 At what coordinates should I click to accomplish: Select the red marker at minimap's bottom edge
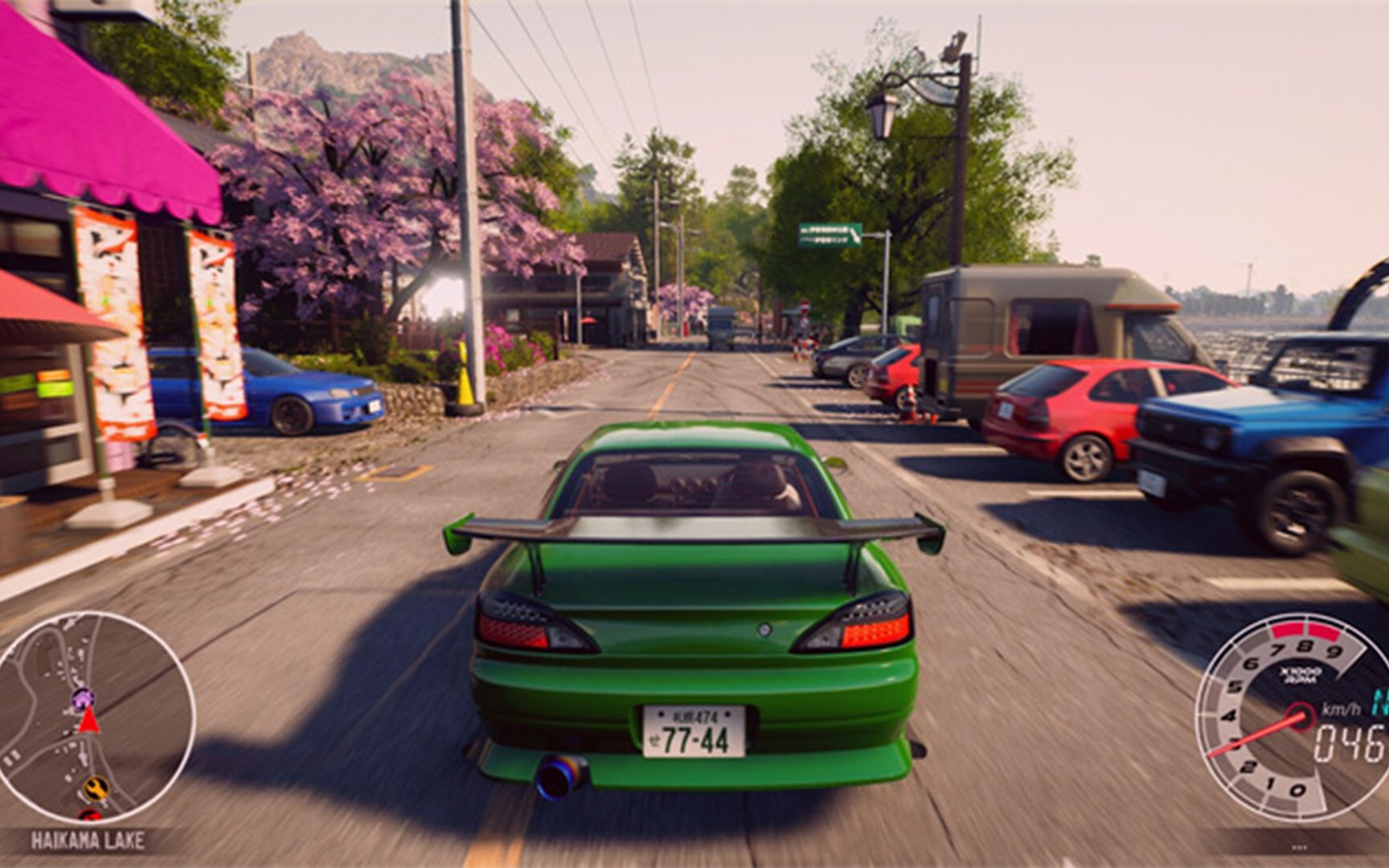coord(89,814)
